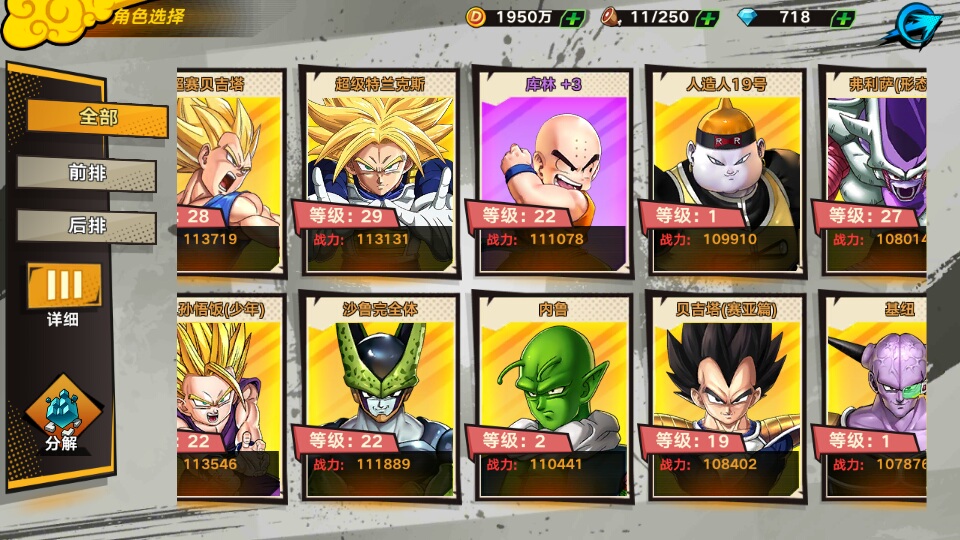The height and width of the screenshot is (540, 960).
Task: Open the 贝吉塔(赛亚篇) character card
Action: click(726, 397)
